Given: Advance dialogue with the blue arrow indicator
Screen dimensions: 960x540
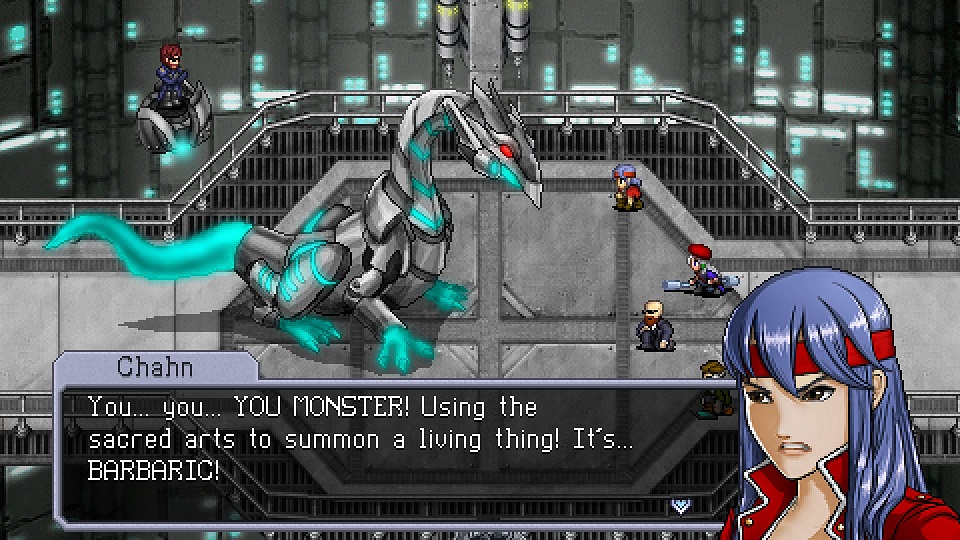Looking at the screenshot, I should (681, 504).
